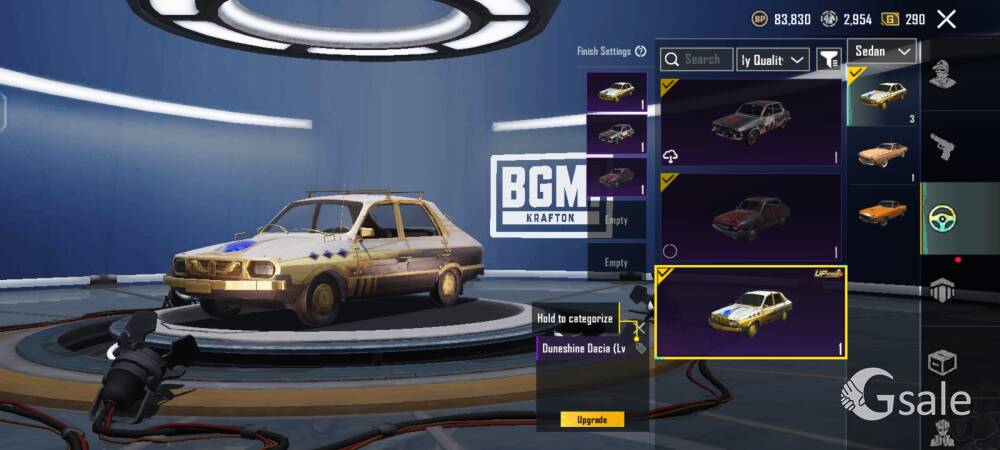The height and width of the screenshot is (450, 1000).
Task: Open the supply crate tab
Action: pyautogui.click(x=941, y=361)
